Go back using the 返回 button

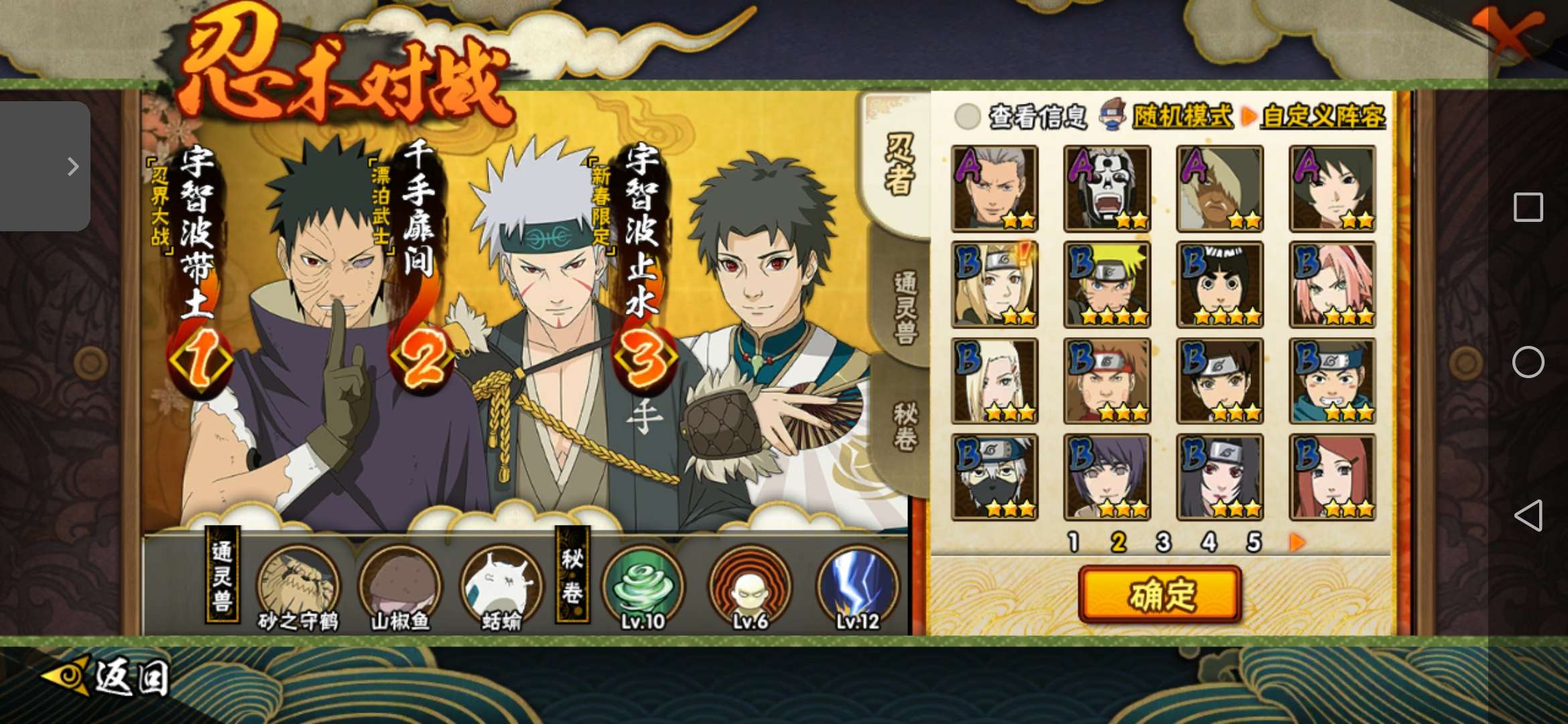point(107,677)
